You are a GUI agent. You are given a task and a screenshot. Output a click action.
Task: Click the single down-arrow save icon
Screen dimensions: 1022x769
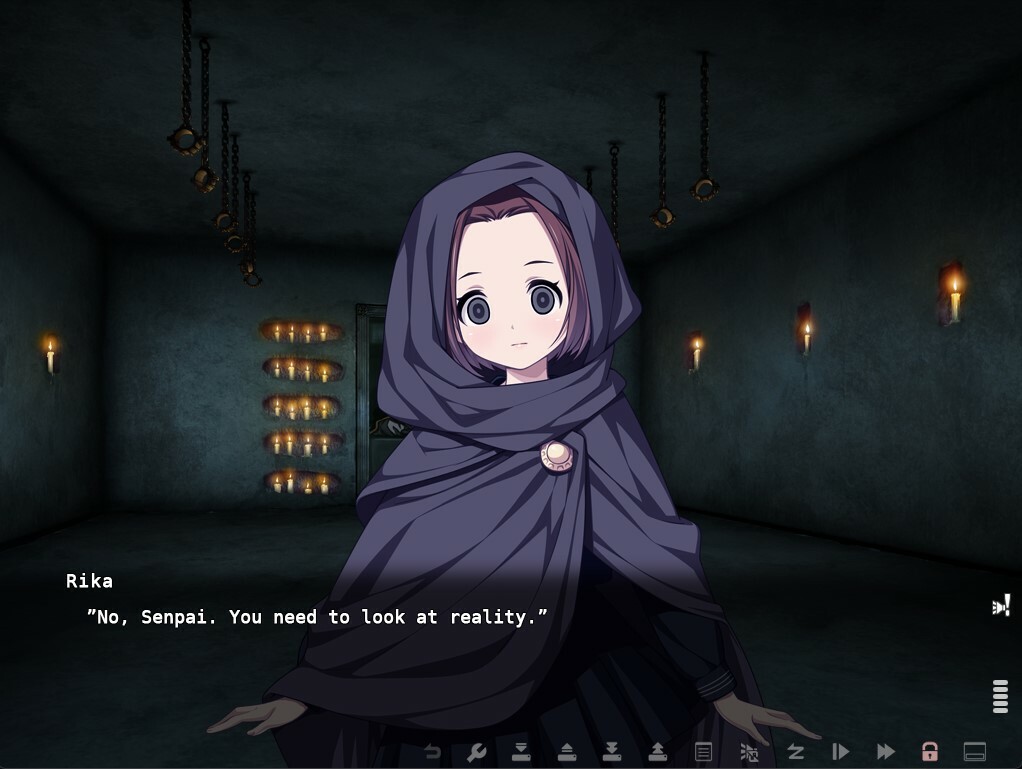(521, 752)
